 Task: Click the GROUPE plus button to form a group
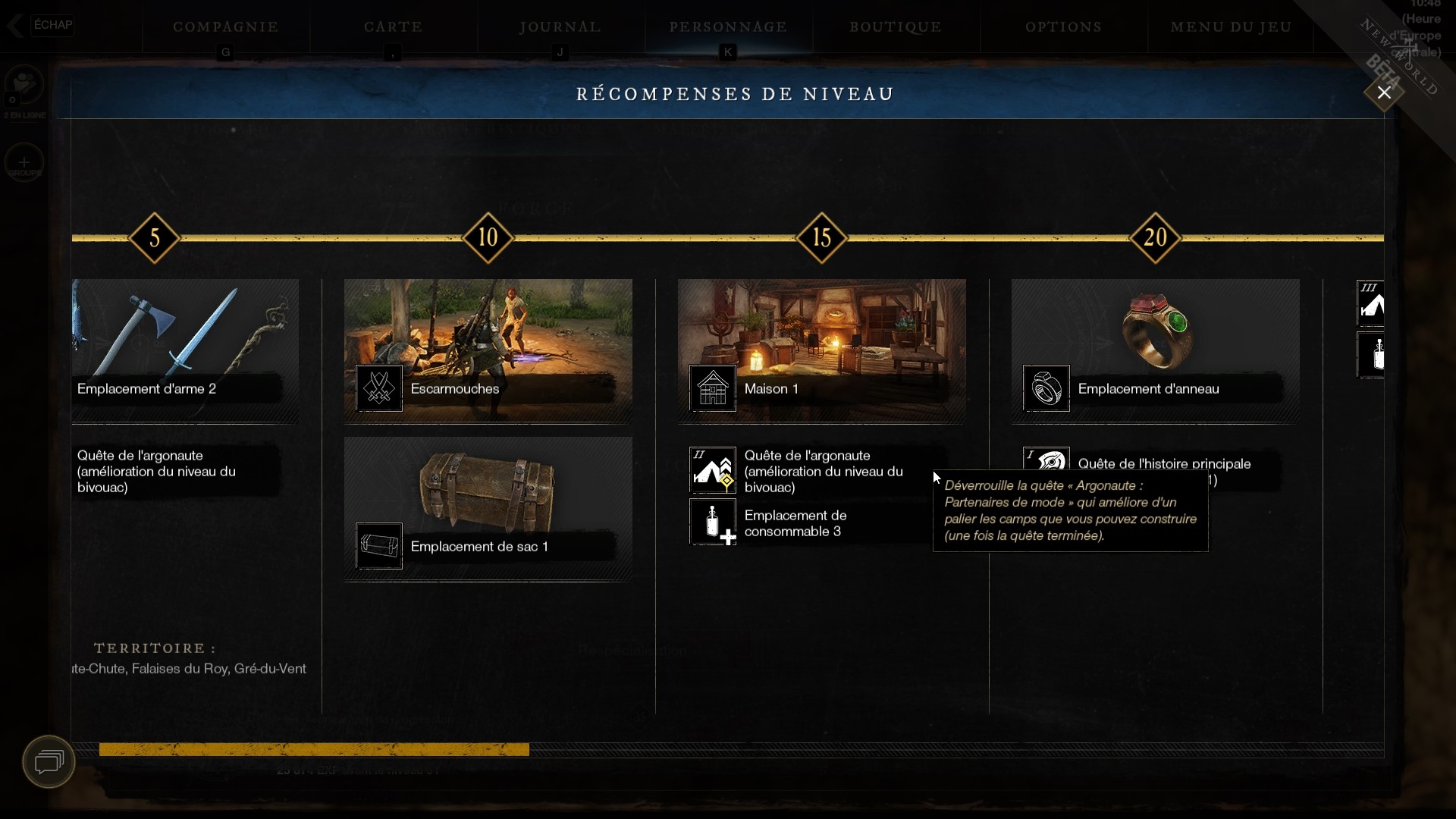coord(24,162)
